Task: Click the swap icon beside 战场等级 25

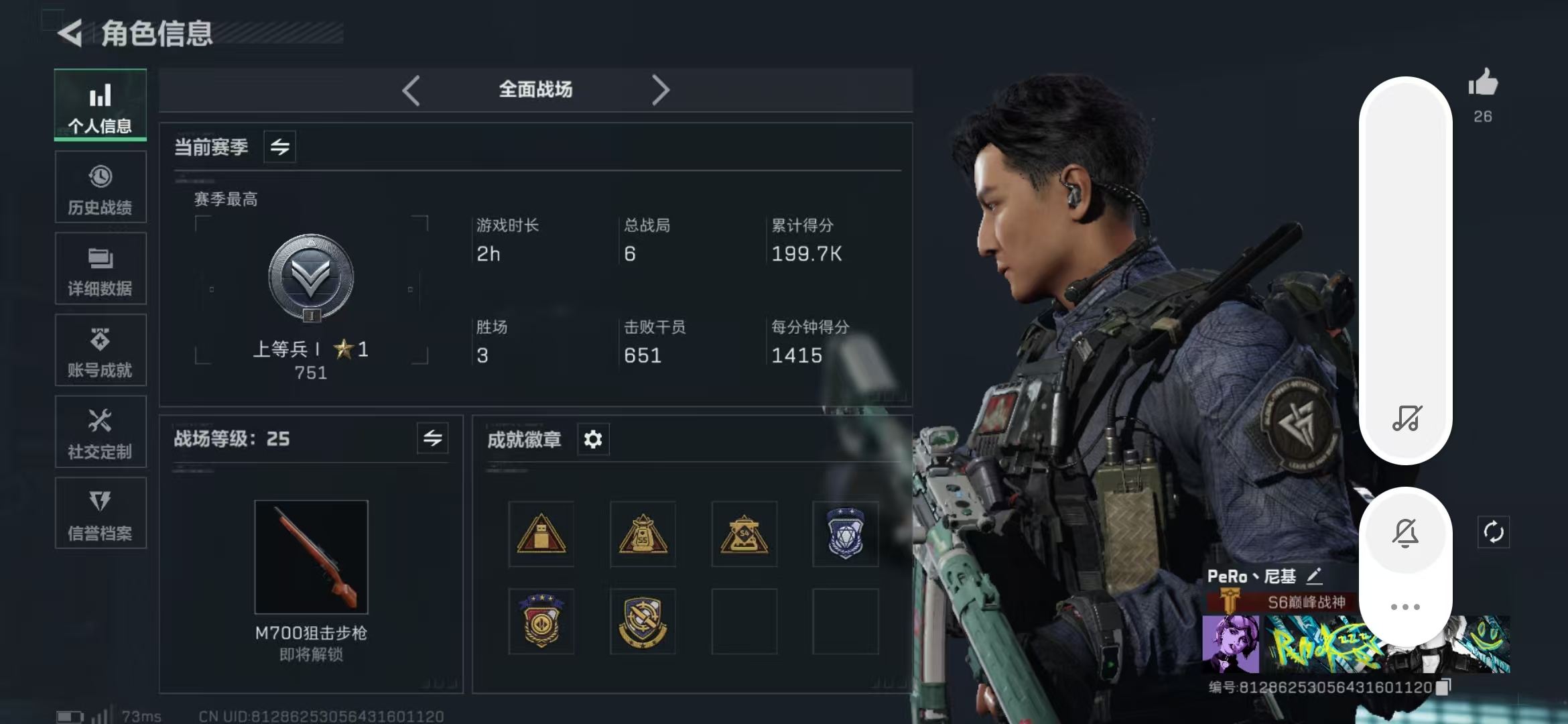Action: coord(432,439)
